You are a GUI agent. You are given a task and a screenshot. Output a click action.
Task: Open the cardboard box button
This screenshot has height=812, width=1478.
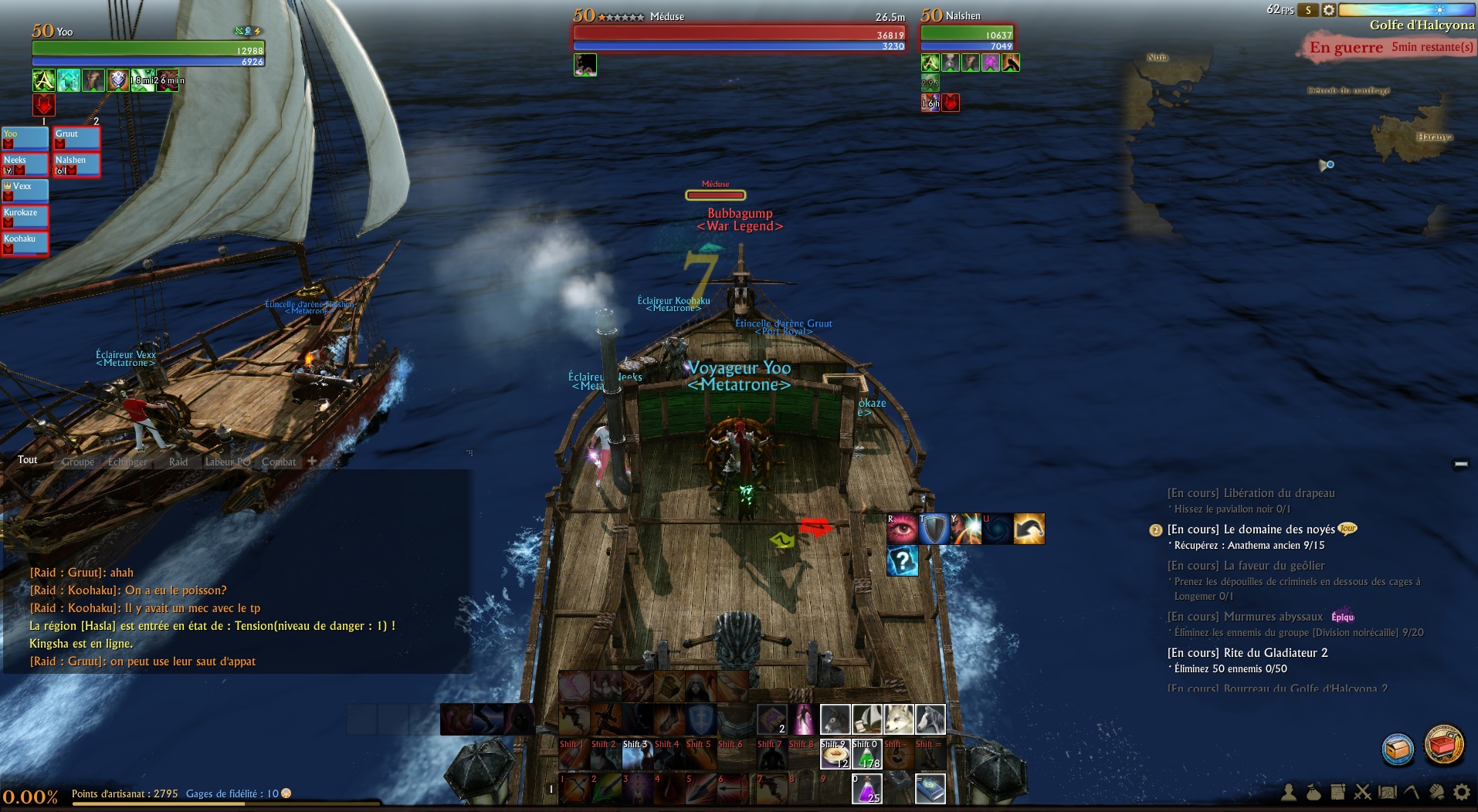pos(1398,748)
